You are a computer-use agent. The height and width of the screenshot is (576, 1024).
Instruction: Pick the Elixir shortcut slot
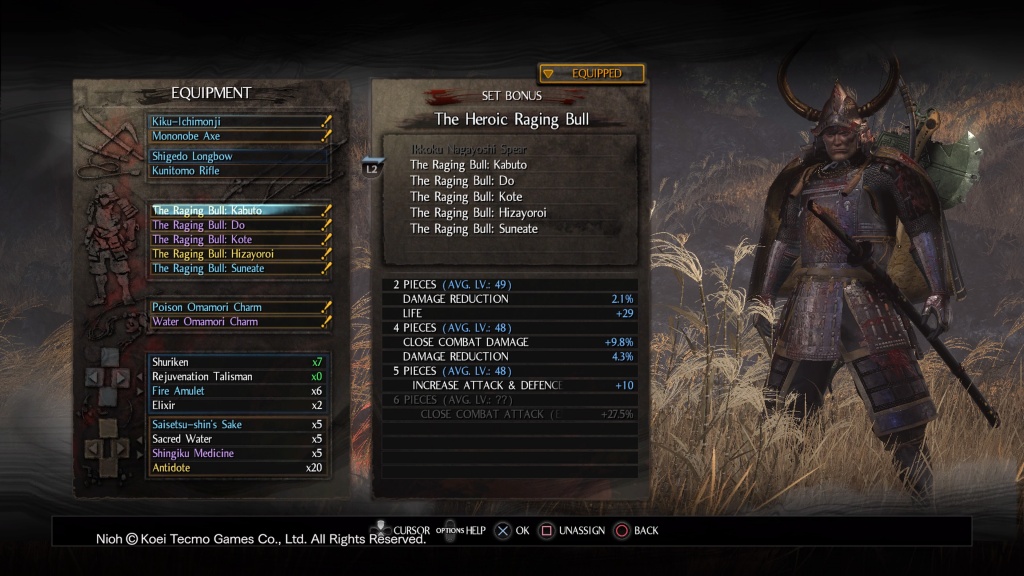point(238,405)
